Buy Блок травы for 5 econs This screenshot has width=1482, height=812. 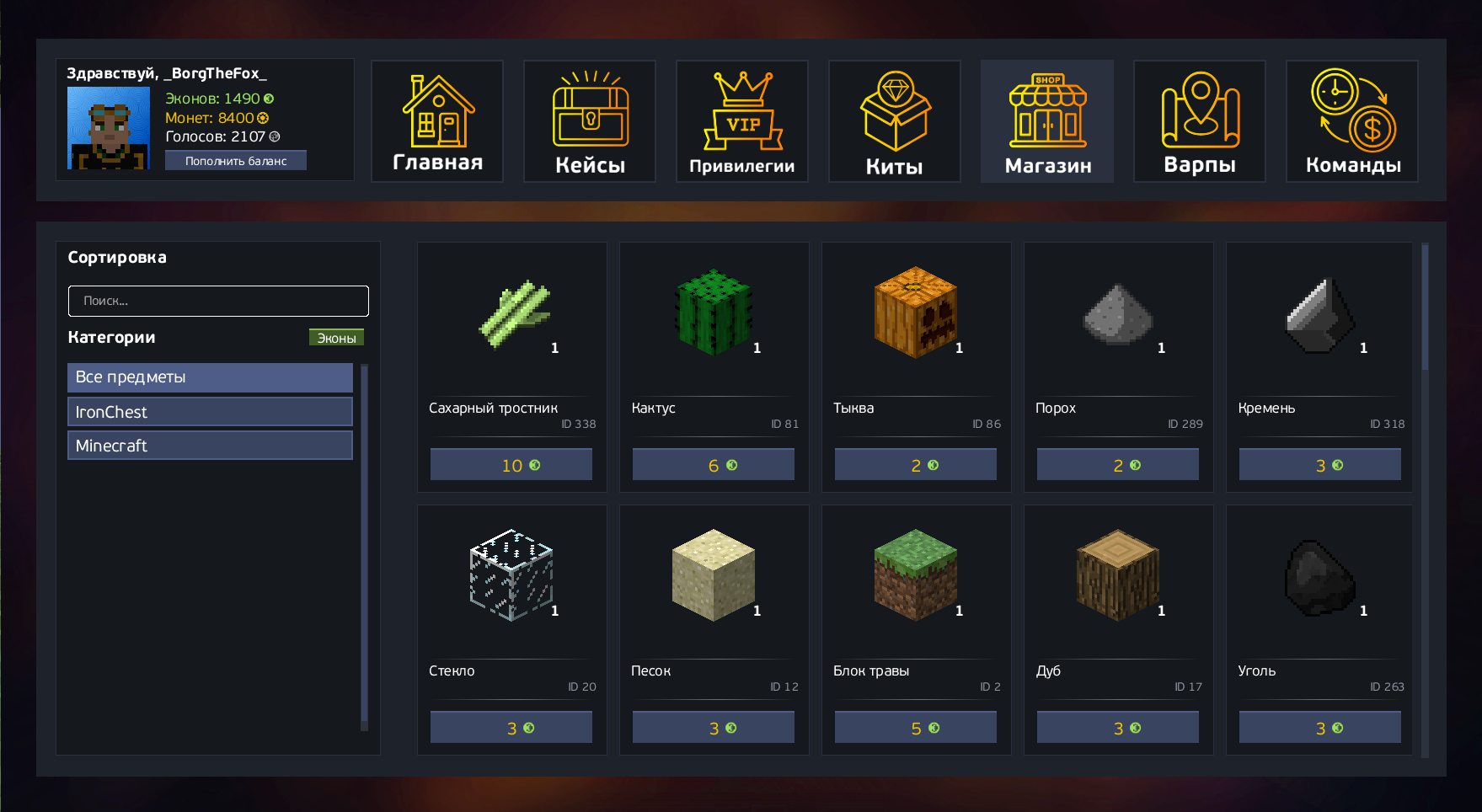tap(916, 728)
